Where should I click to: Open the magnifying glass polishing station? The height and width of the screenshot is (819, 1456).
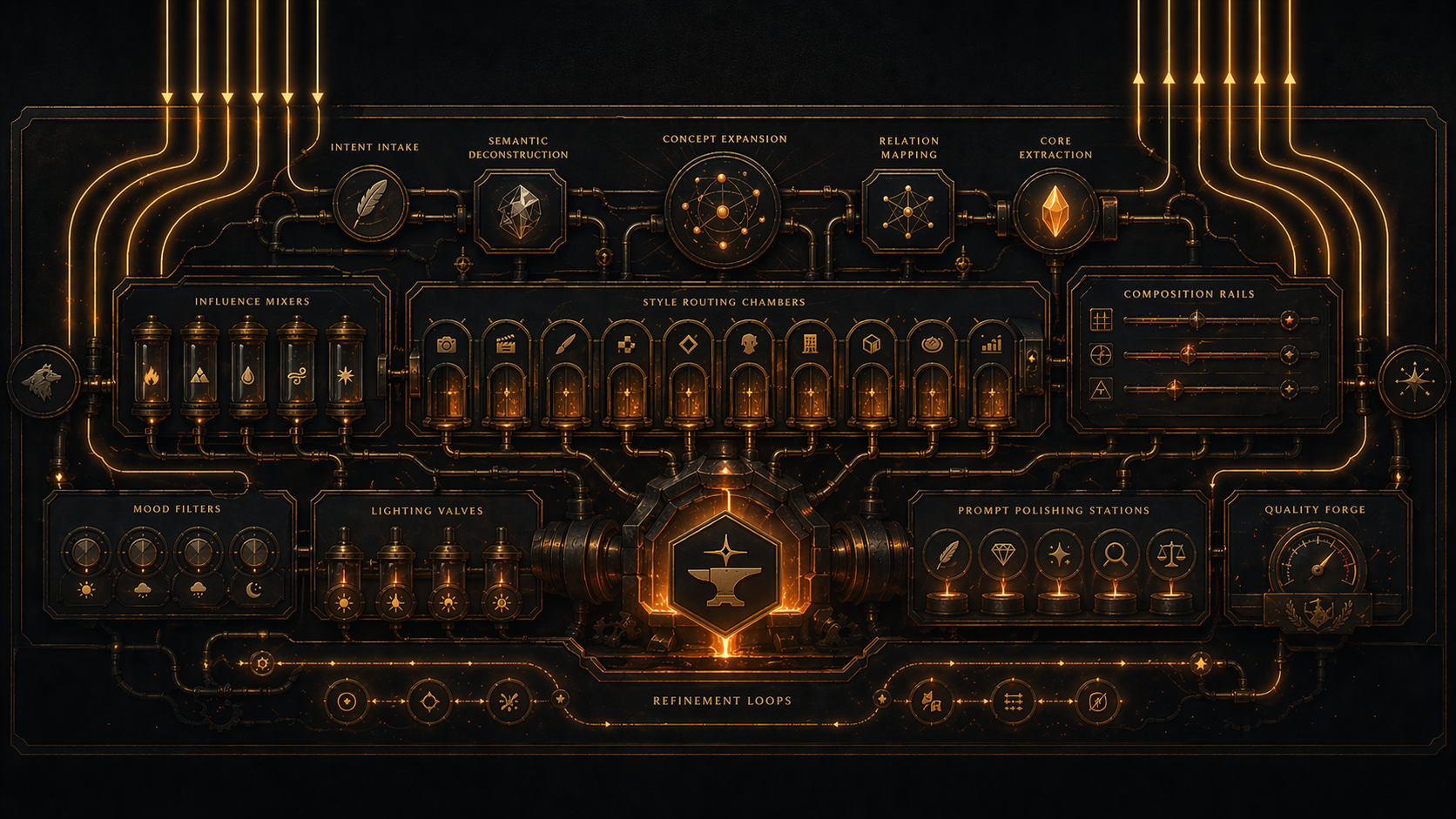pyautogui.click(x=1116, y=554)
